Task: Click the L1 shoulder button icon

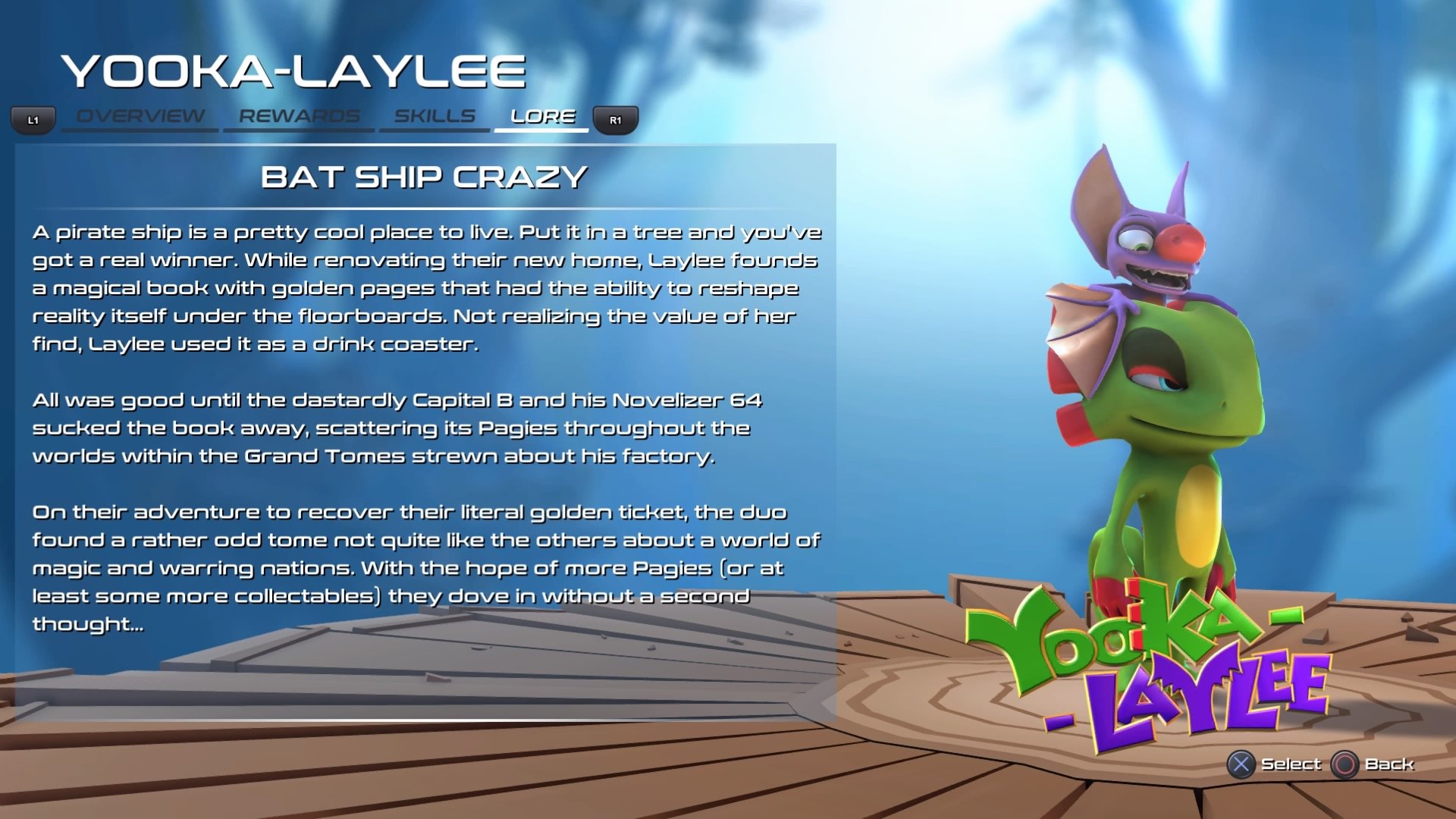Action: [x=33, y=119]
